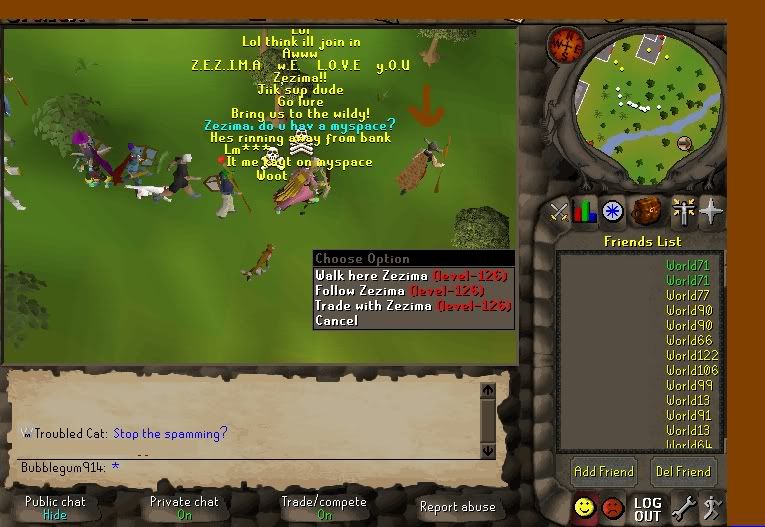
Task: Open the combat styles crossed swords tab
Action: pos(558,212)
